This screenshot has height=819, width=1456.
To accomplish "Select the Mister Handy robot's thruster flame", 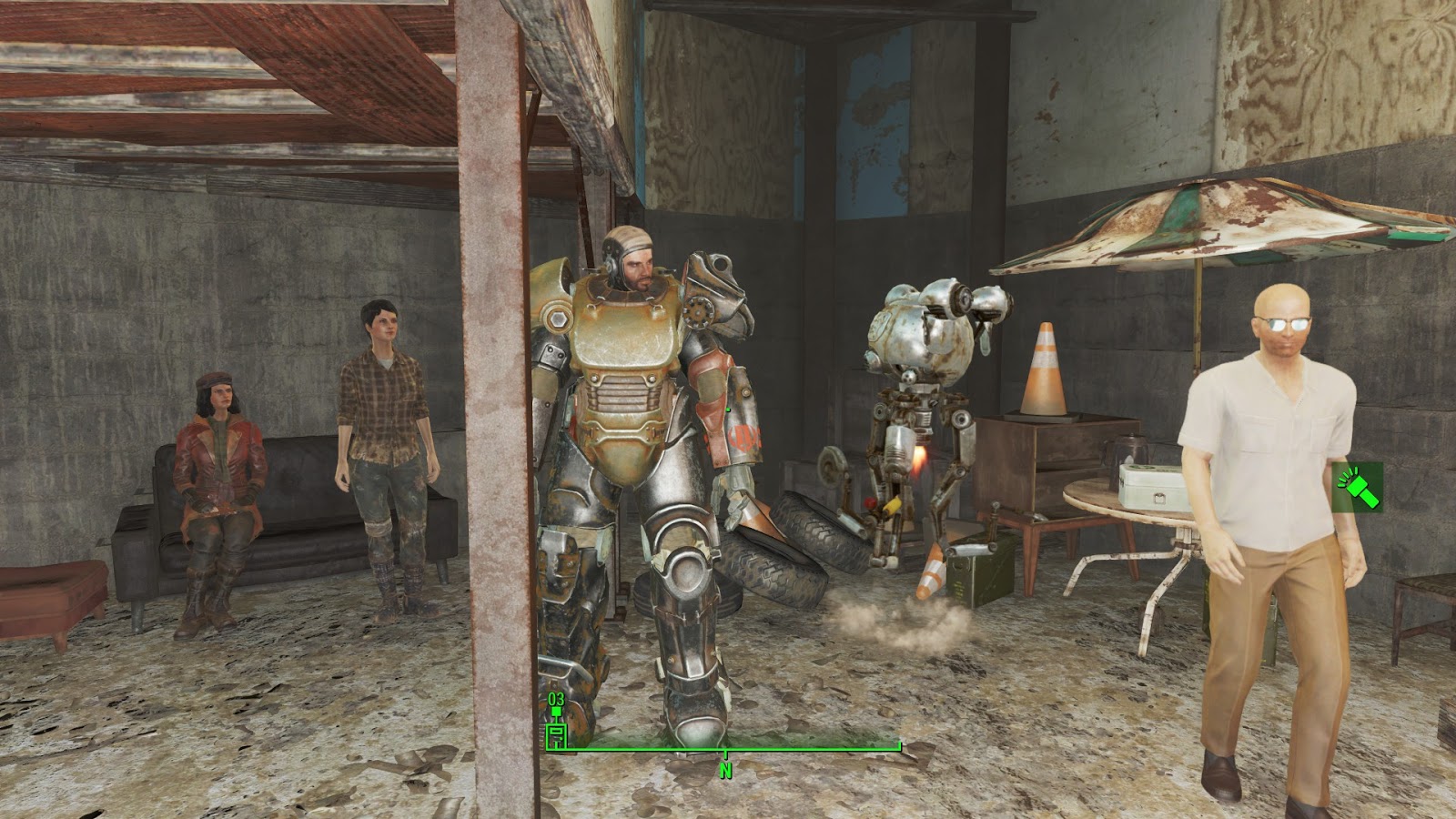I will click(918, 458).
